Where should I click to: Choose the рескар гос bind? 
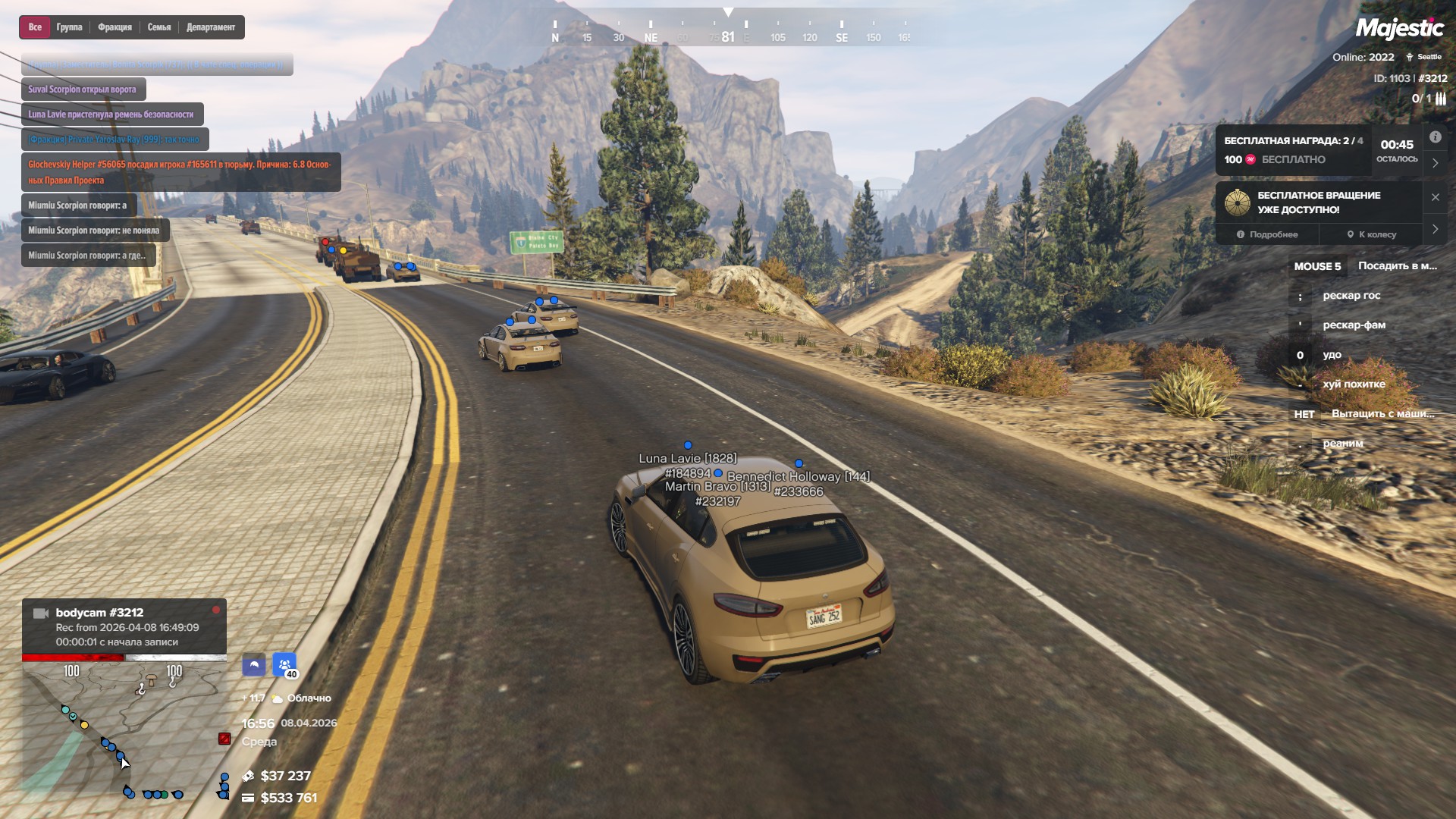click(x=1351, y=296)
